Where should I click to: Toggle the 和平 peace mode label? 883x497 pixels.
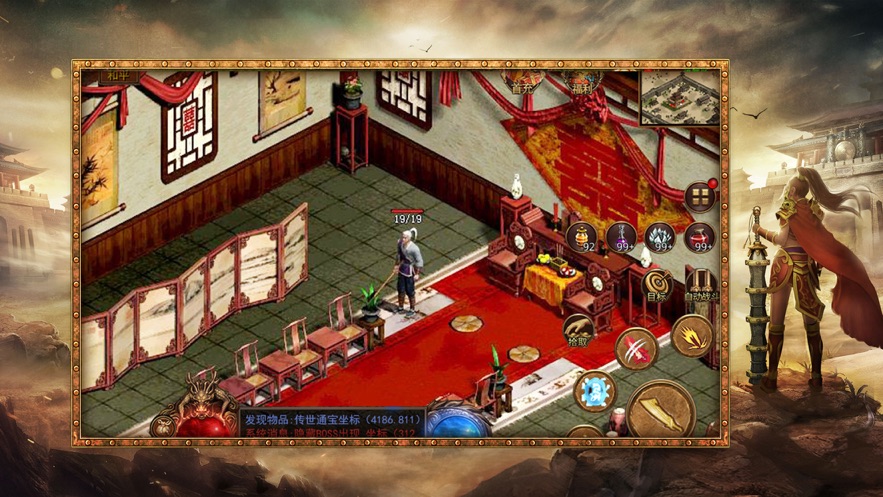click(97, 73)
